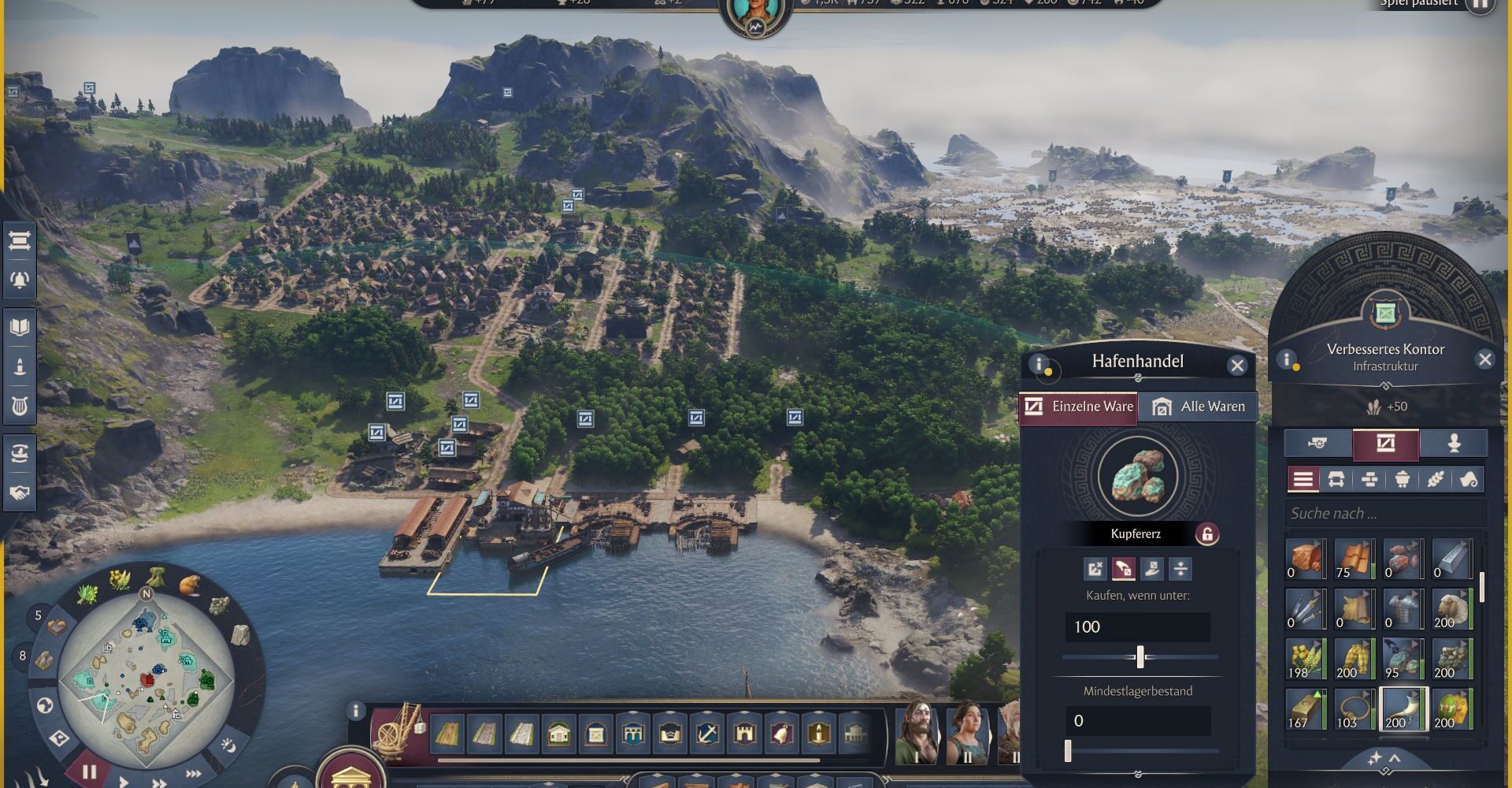Select the drinking horn goods slot
The height and width of the screenshot is (788, 1512).
point(1403,709)
